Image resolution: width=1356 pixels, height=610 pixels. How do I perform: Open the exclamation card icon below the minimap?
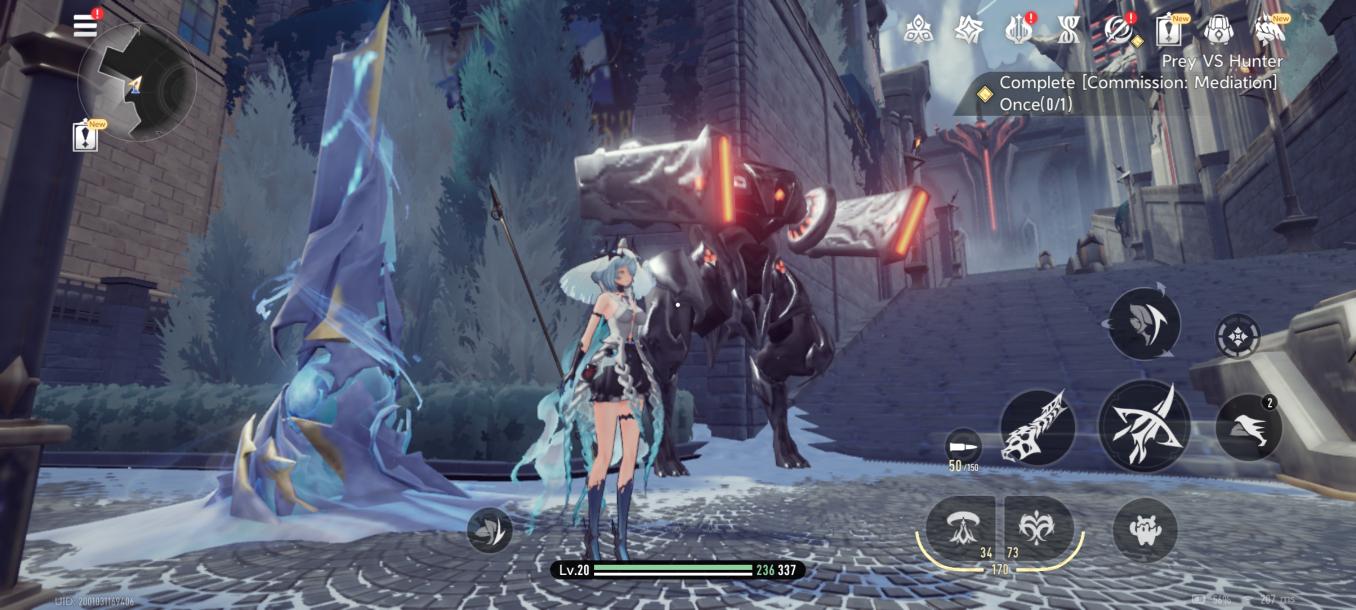(x=87, y=137)
